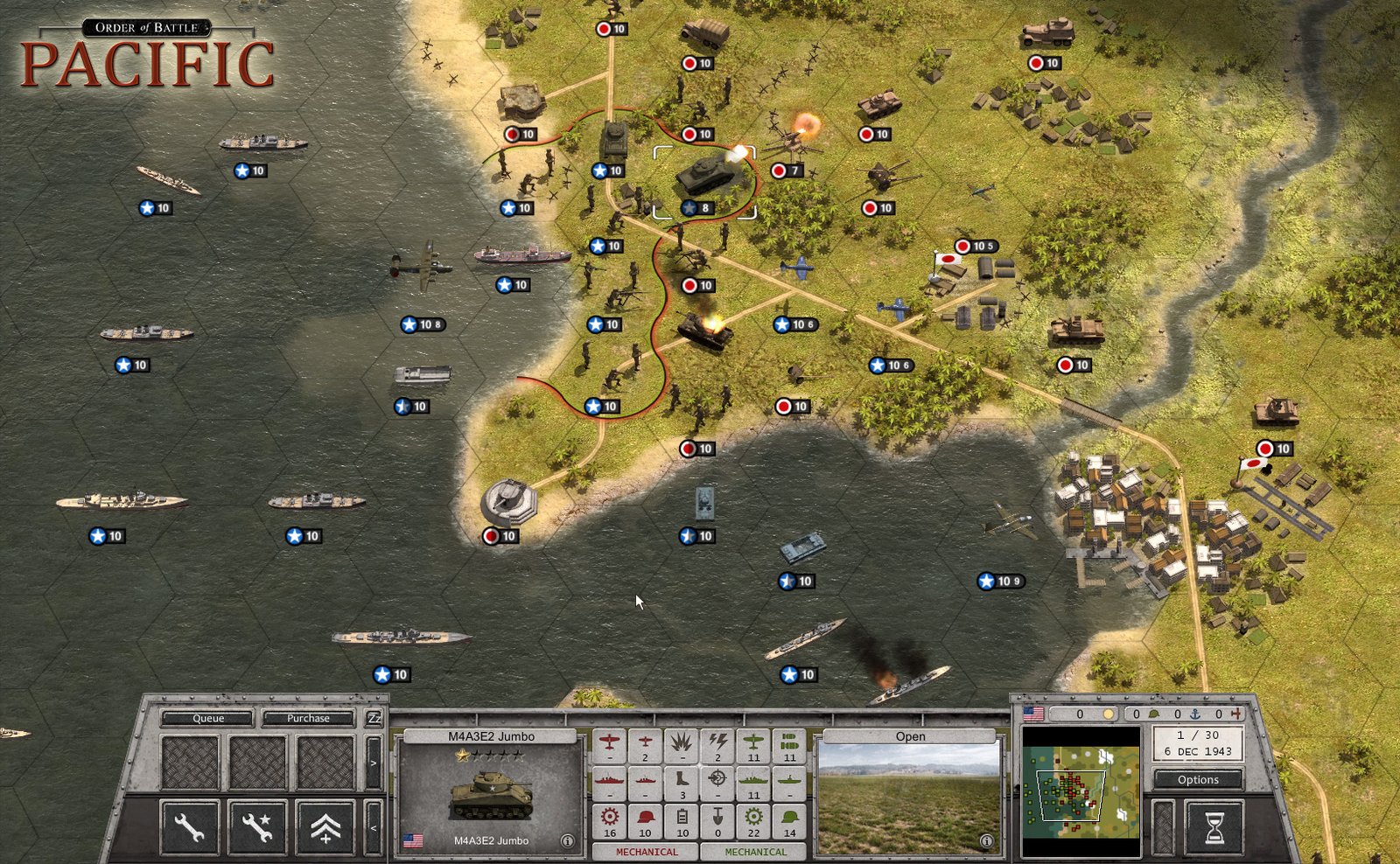Image resolution: width=1400 pixels, height=864 pixels.
Task: Show info for the M4A3E2 Jumbo unit
Action: pos(567,841)
